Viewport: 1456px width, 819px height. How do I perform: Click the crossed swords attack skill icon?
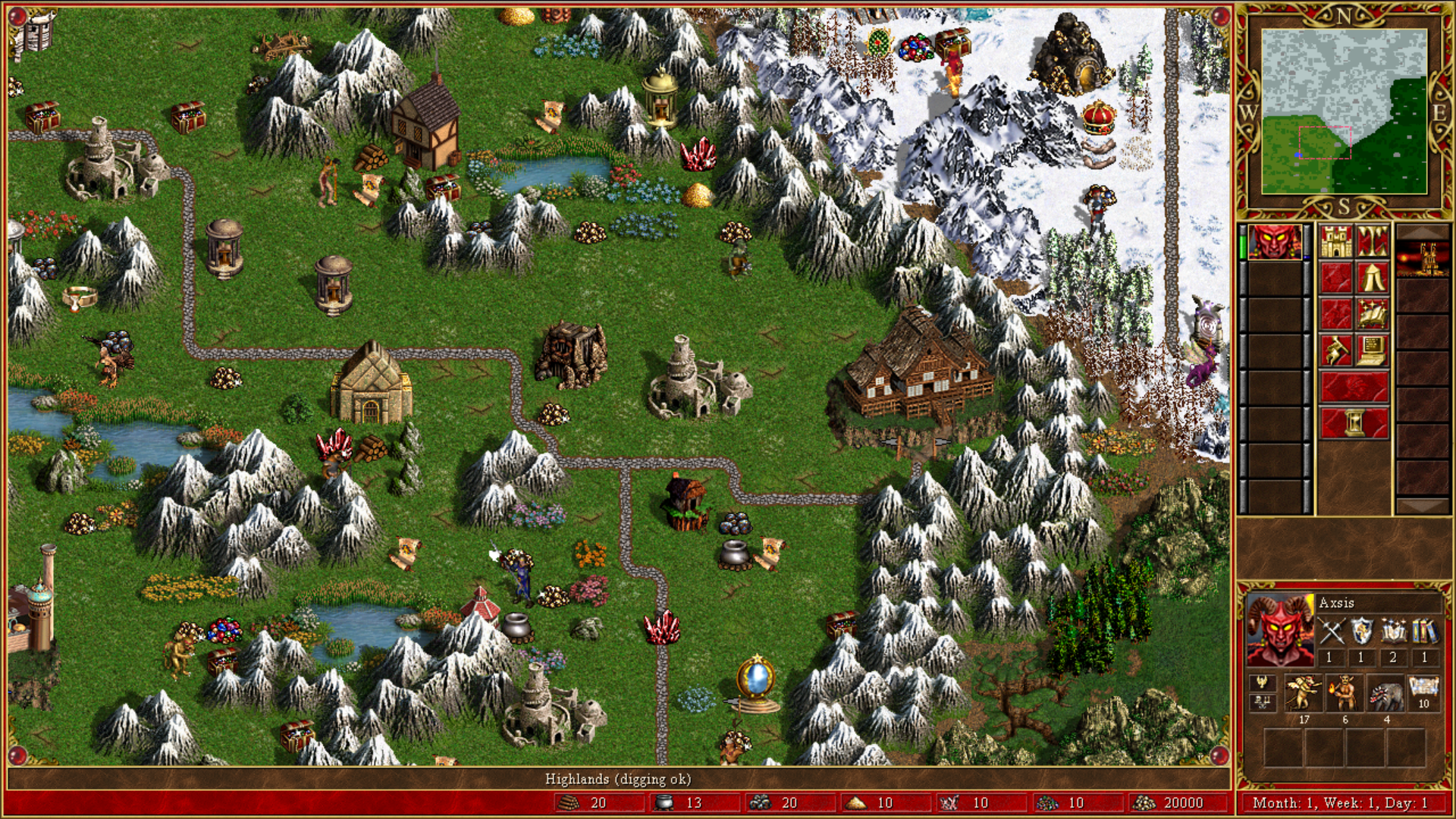(1330, 632)
